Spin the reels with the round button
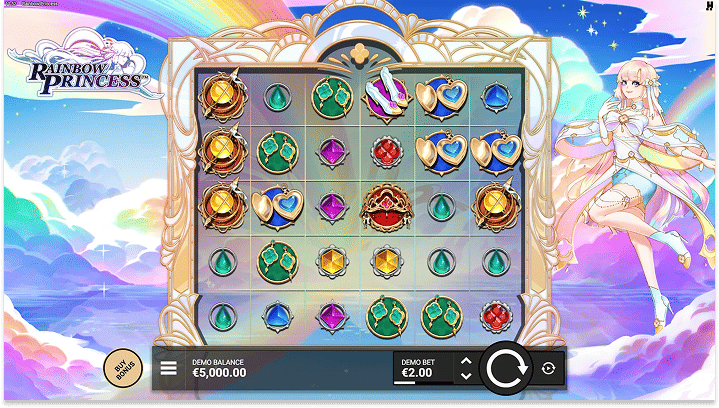Screen dimensions: 719x408 point(507,368)
